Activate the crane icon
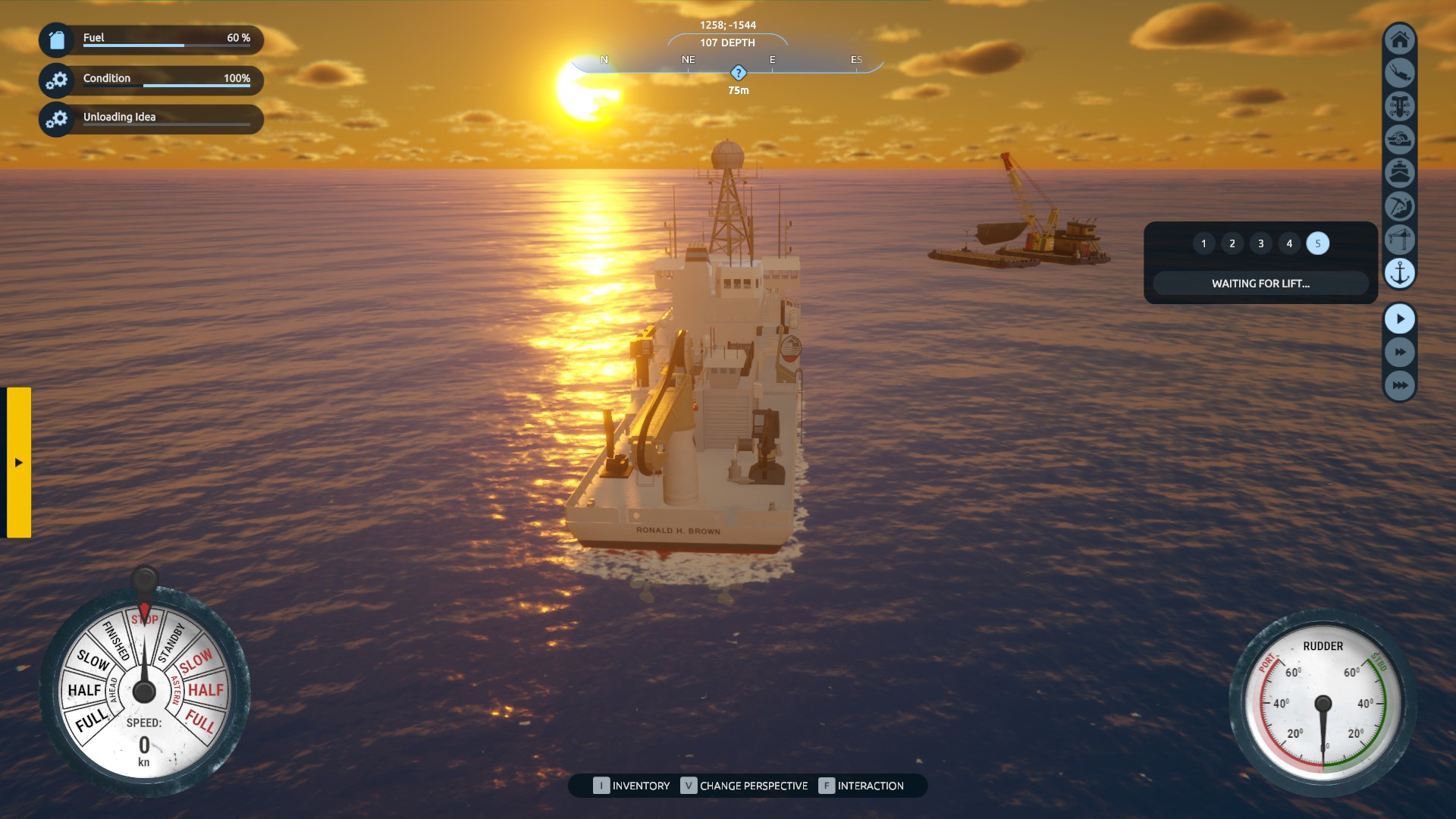Screen dimensions: 1456x819 coord(1400,240)
